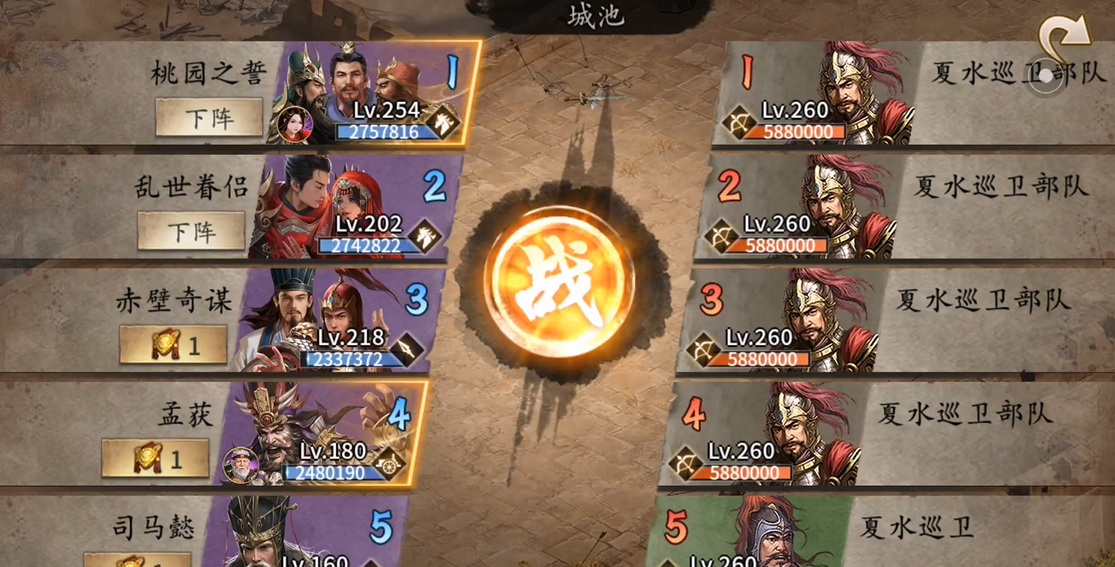
Task: Open the elder advisor avatar on 孟获
Action: pyautogui.click(x=242, y=464)
